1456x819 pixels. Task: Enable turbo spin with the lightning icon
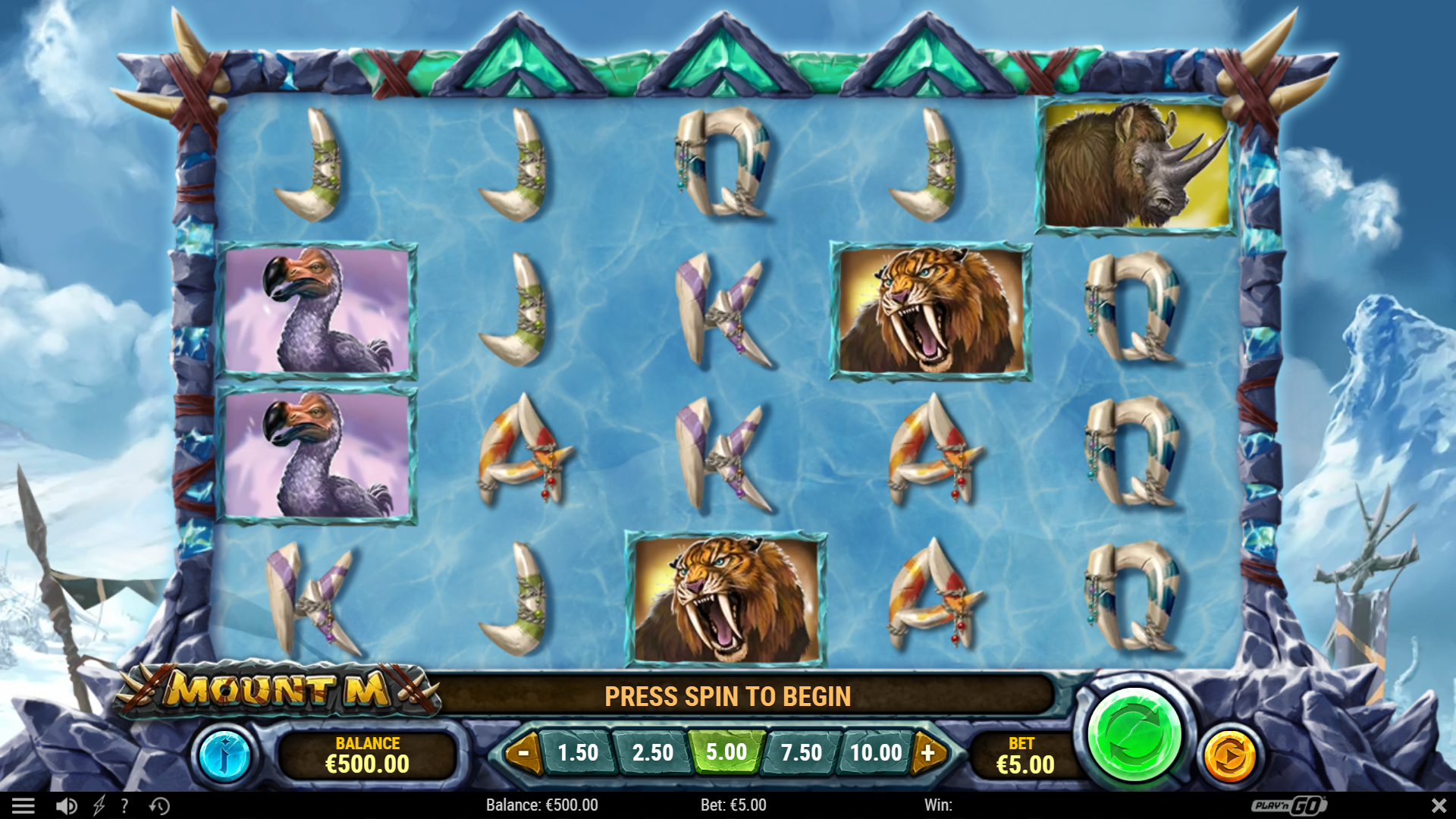[99, 805]
